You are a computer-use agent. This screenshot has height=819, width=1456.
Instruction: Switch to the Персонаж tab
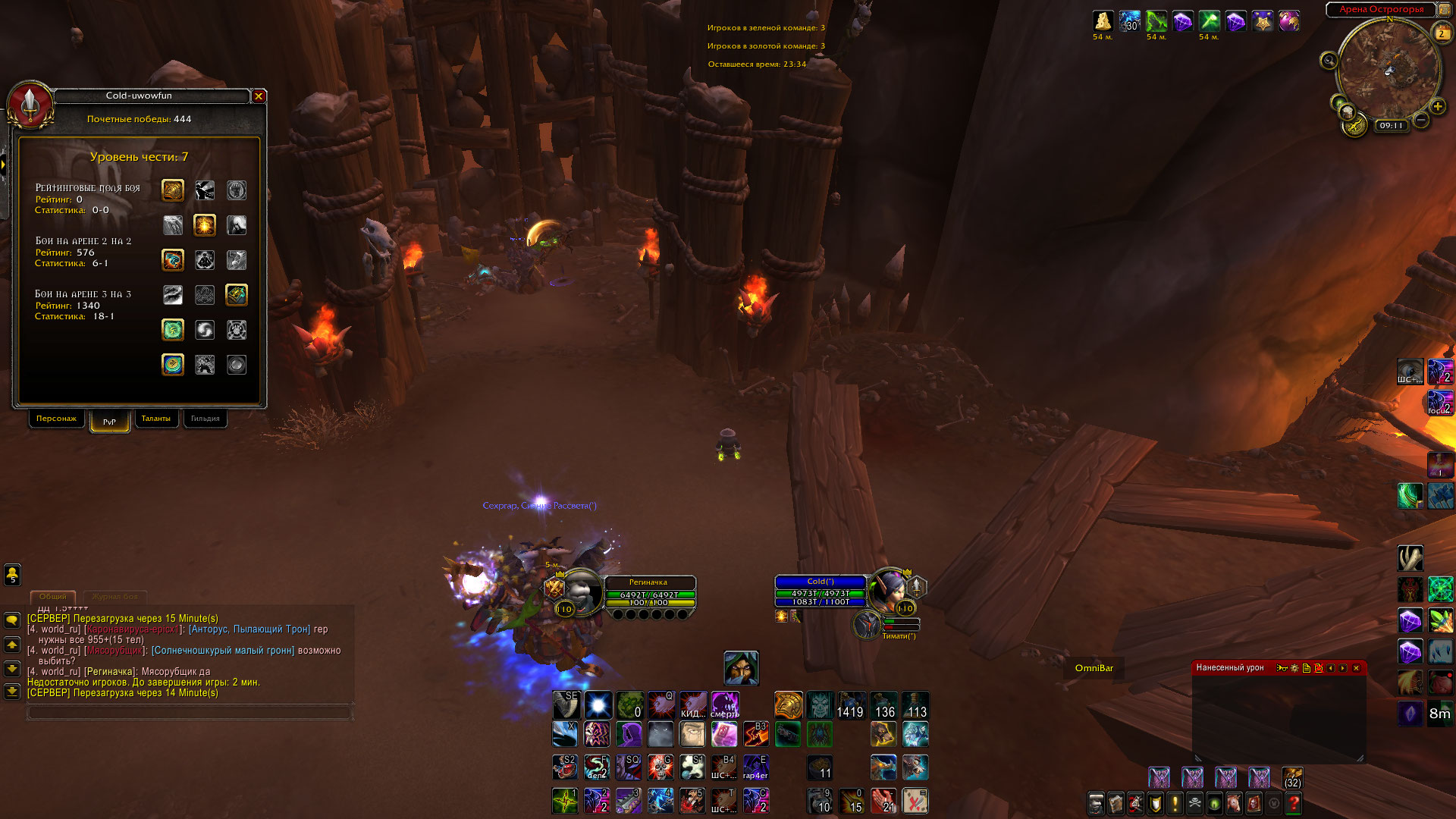pyautogui.click(x=56, y=419)
